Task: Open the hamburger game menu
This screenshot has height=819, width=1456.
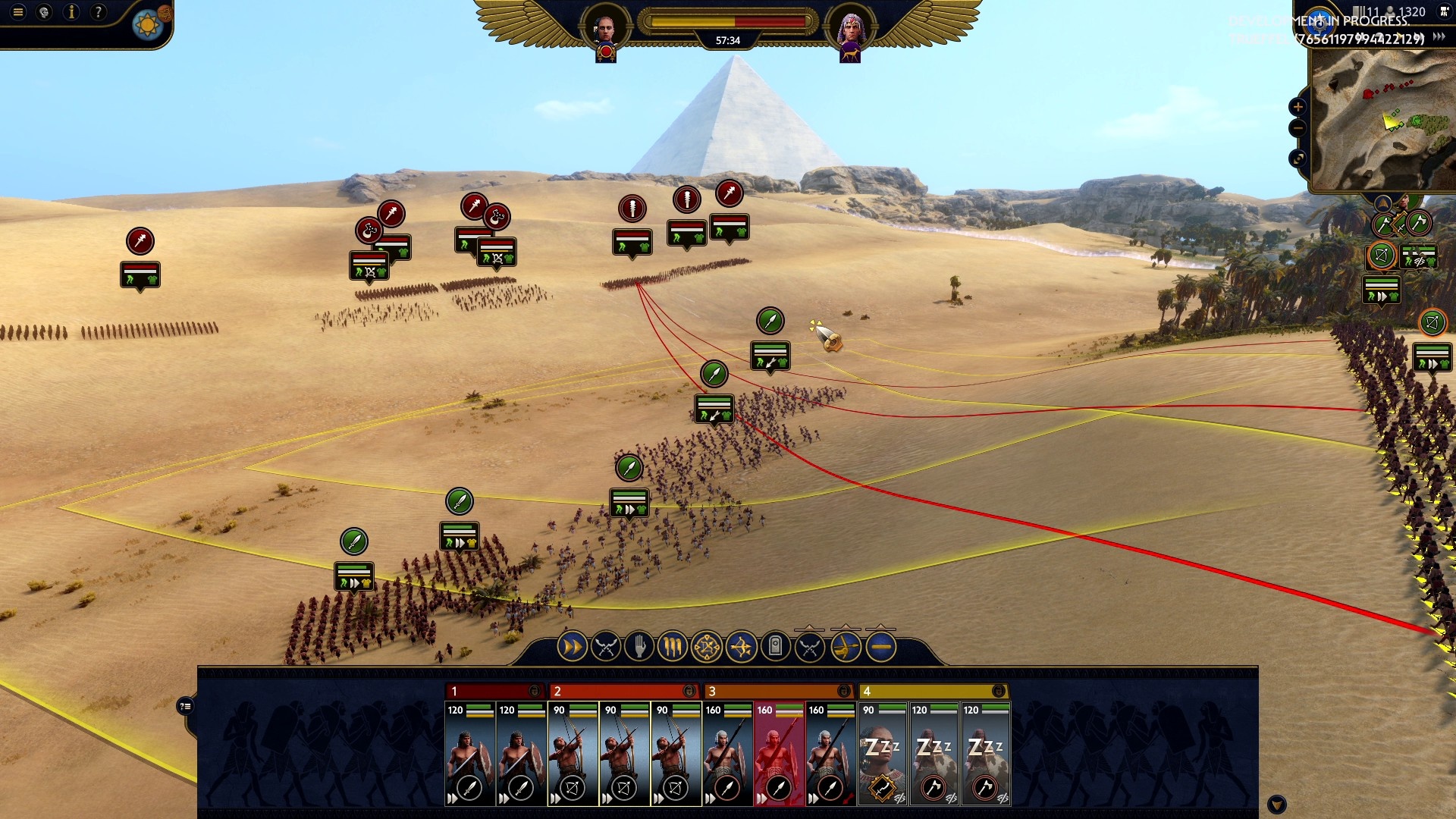Action: (x=18, y=12)
